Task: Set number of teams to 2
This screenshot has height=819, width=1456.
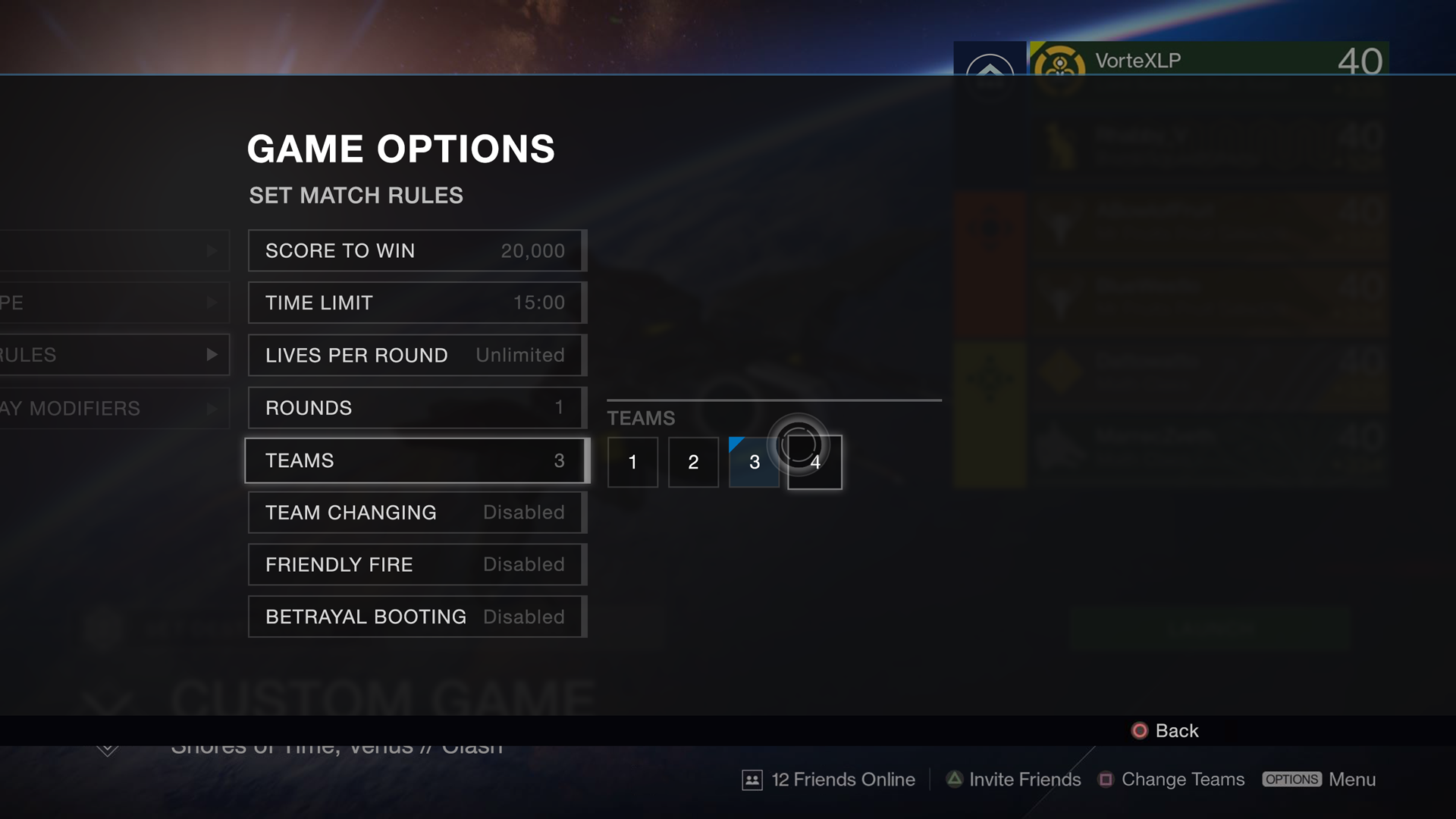Action: coord(693,462)
